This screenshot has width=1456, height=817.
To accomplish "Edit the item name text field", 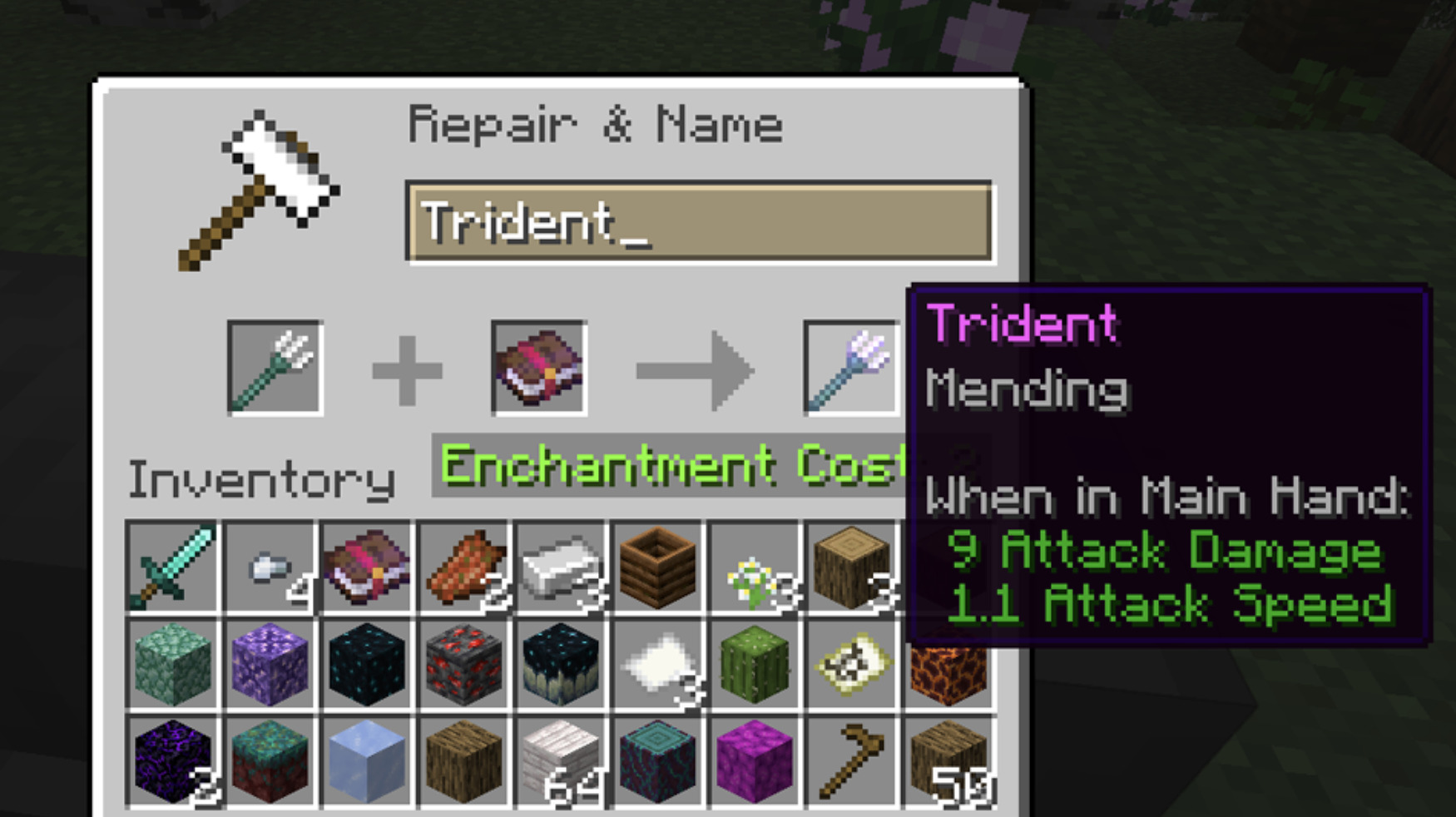I will [x=699, y=222].
